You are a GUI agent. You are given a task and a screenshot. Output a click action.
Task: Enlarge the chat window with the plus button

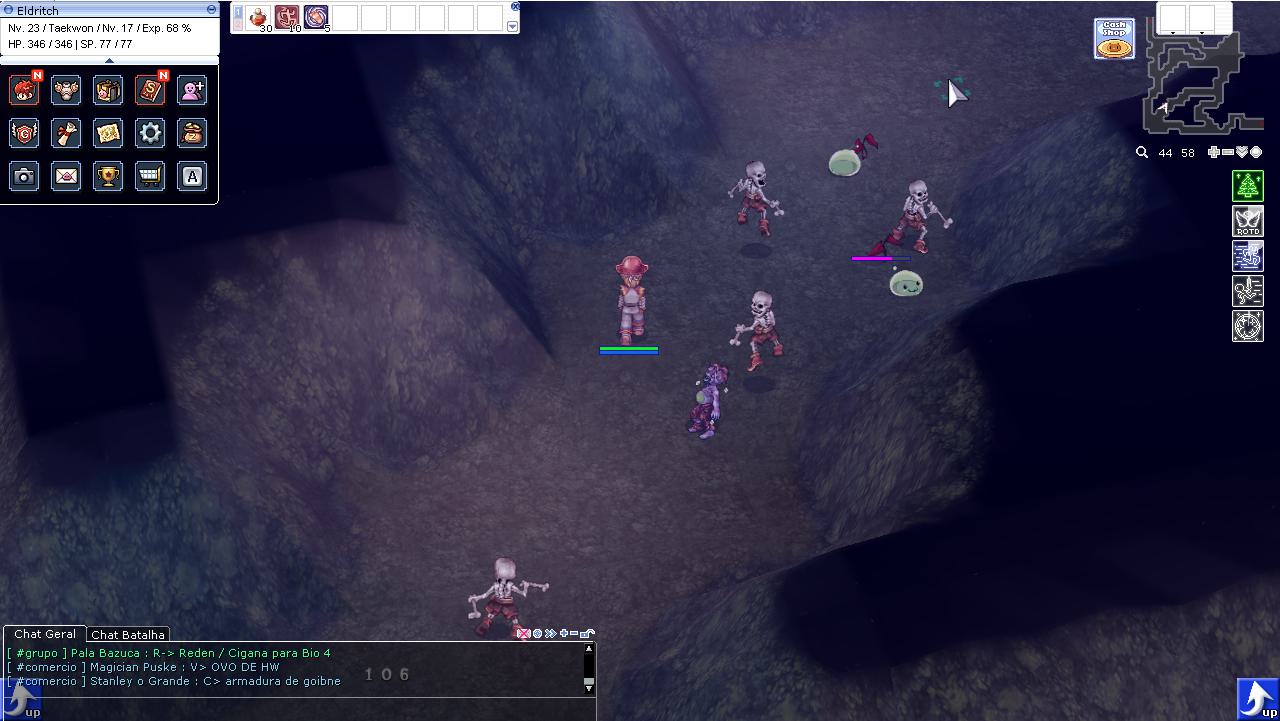[565, 633]
